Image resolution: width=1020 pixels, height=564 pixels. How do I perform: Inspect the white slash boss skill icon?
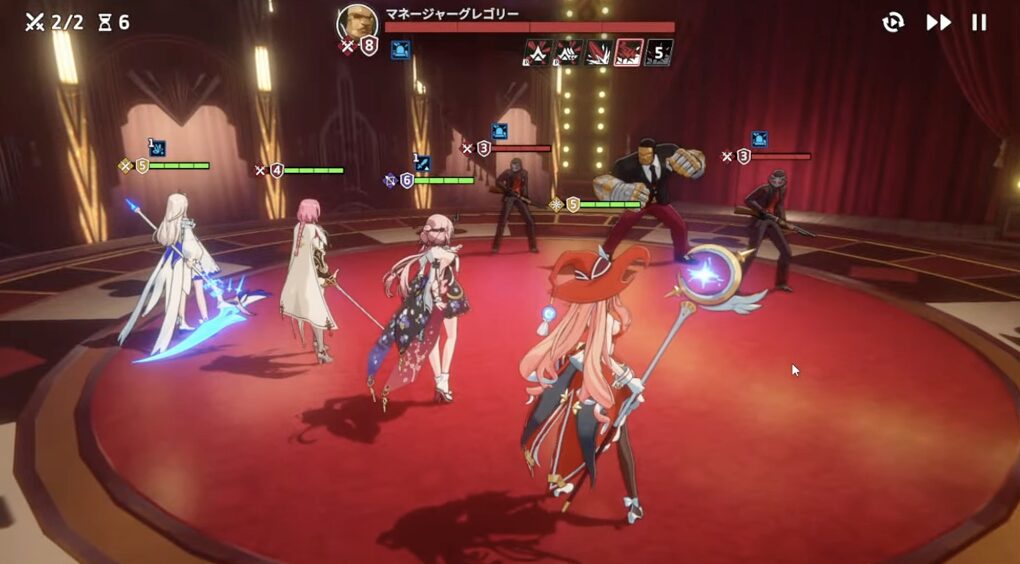pos(599,52)
